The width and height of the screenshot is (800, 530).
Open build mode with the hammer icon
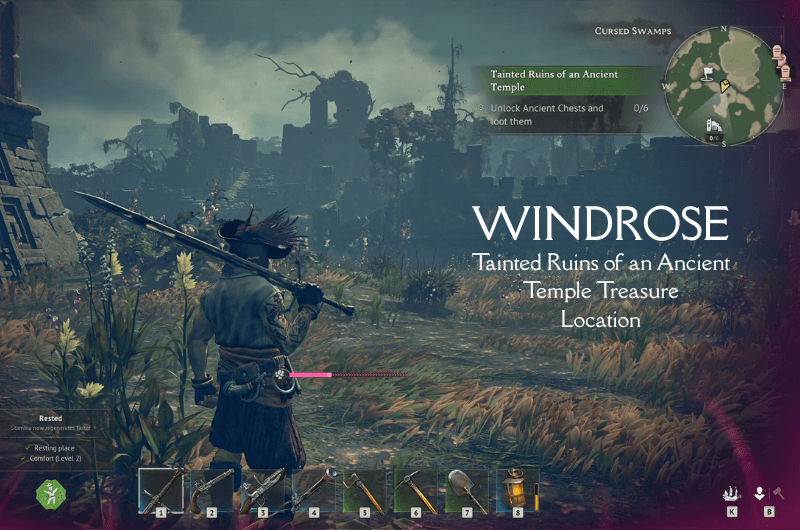pos(778,492)
